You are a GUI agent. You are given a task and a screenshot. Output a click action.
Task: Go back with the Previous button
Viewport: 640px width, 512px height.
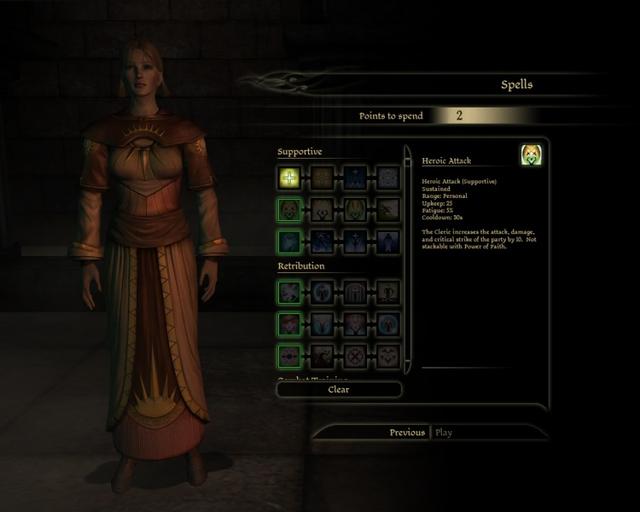(x=407, y=433)
